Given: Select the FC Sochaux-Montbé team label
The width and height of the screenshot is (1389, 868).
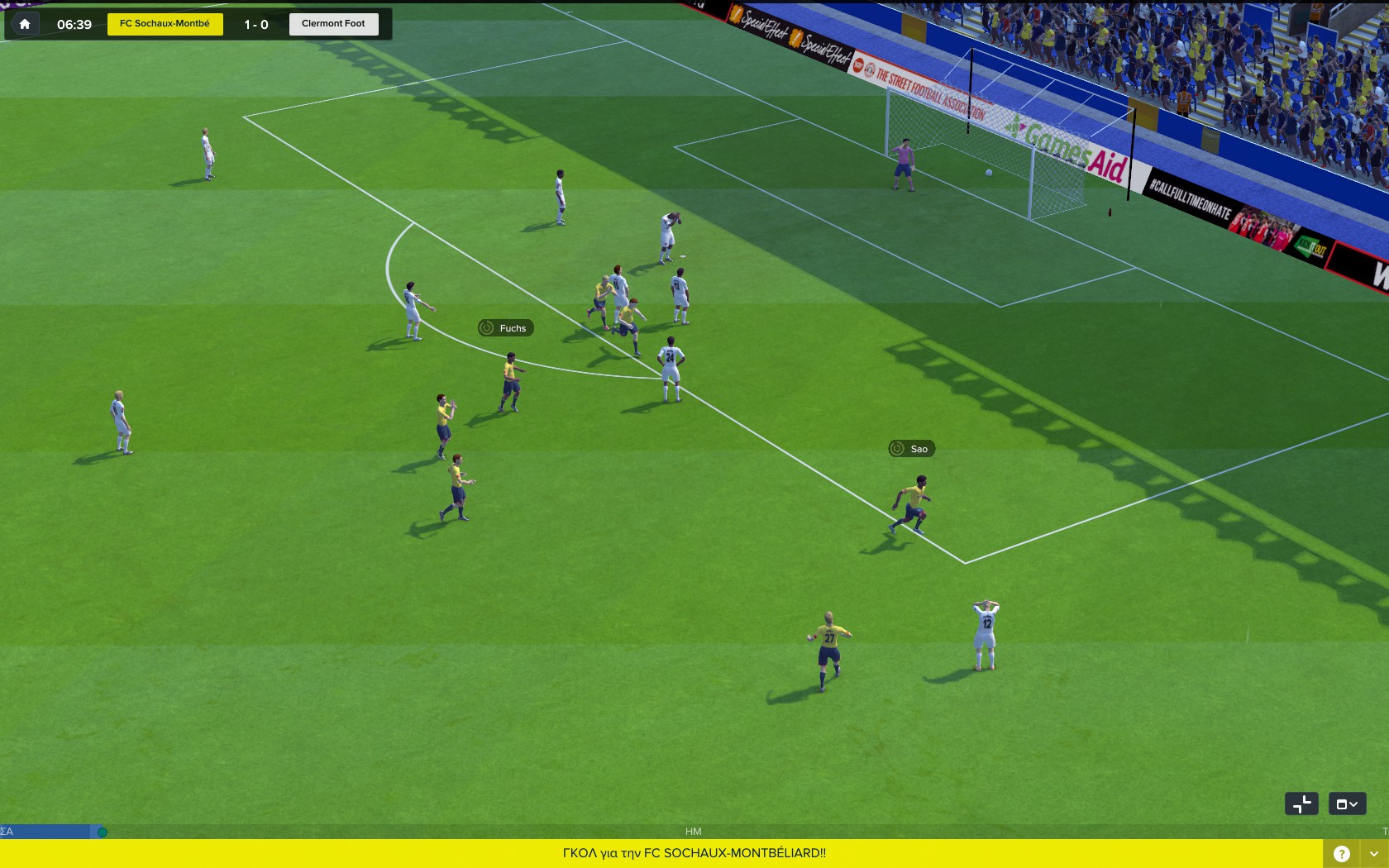Looking at the screenshot, I should point(165,24).
